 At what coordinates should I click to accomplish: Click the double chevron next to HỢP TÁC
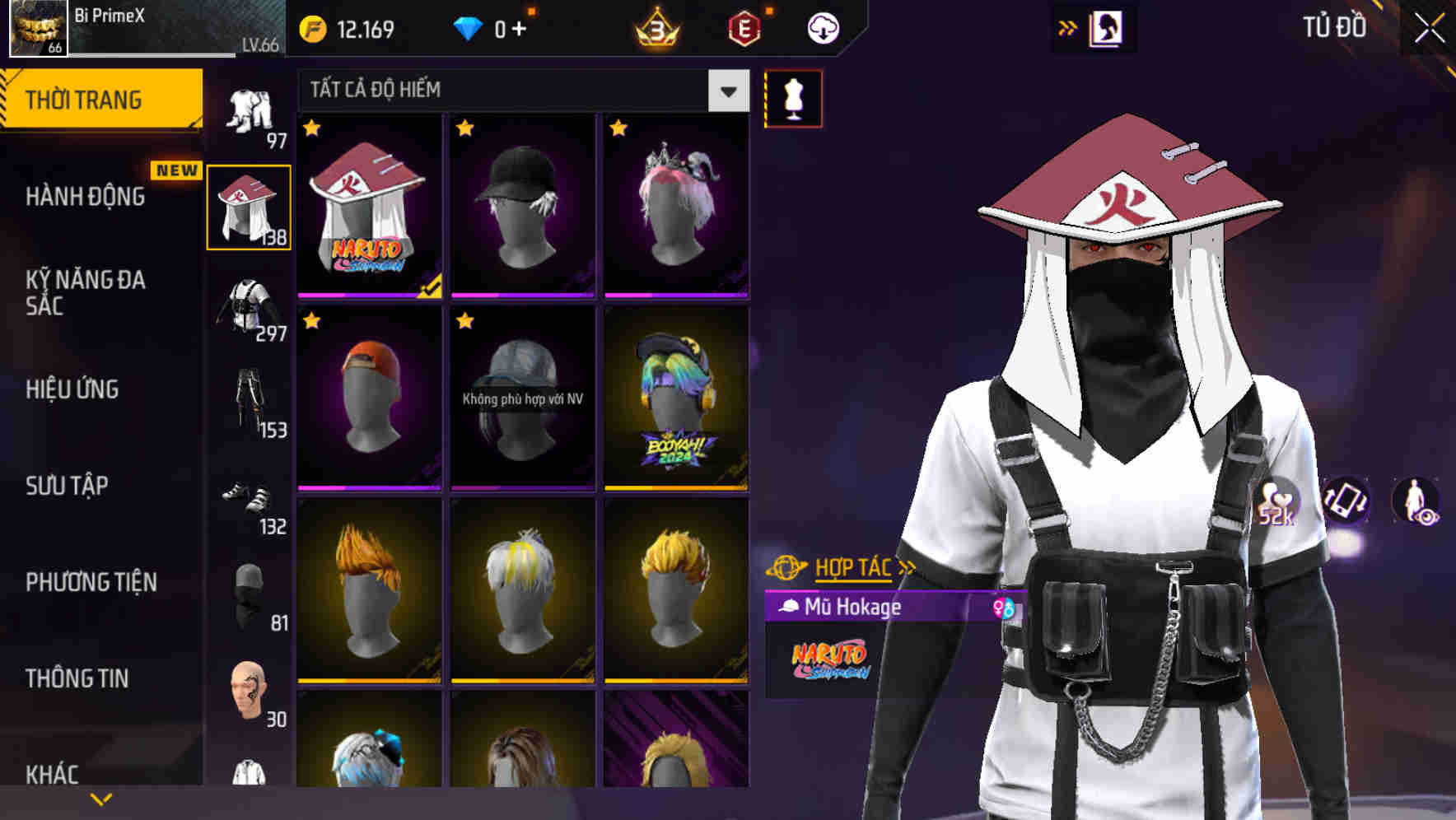click(x=906, y=566)
